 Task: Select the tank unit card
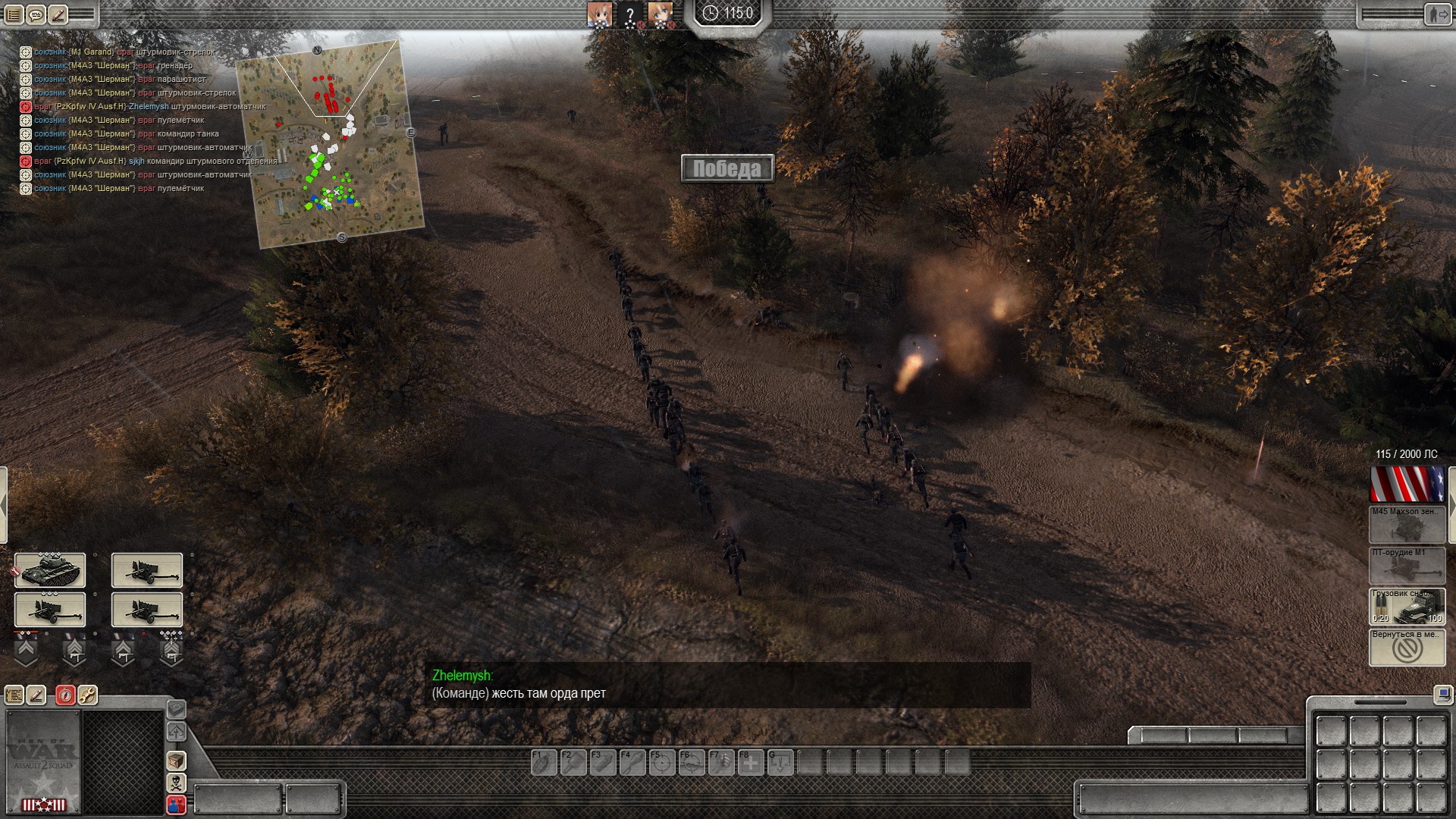[50, 570]
